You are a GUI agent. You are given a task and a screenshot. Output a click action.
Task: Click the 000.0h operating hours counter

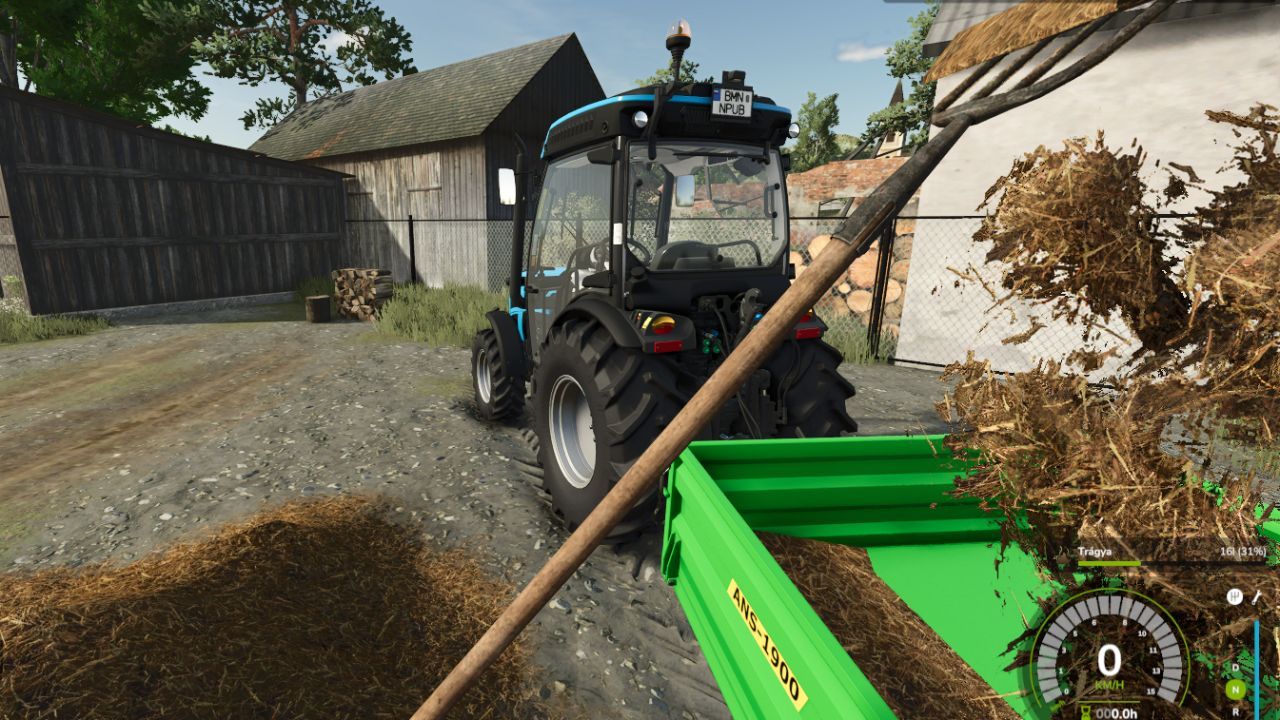1115,712
